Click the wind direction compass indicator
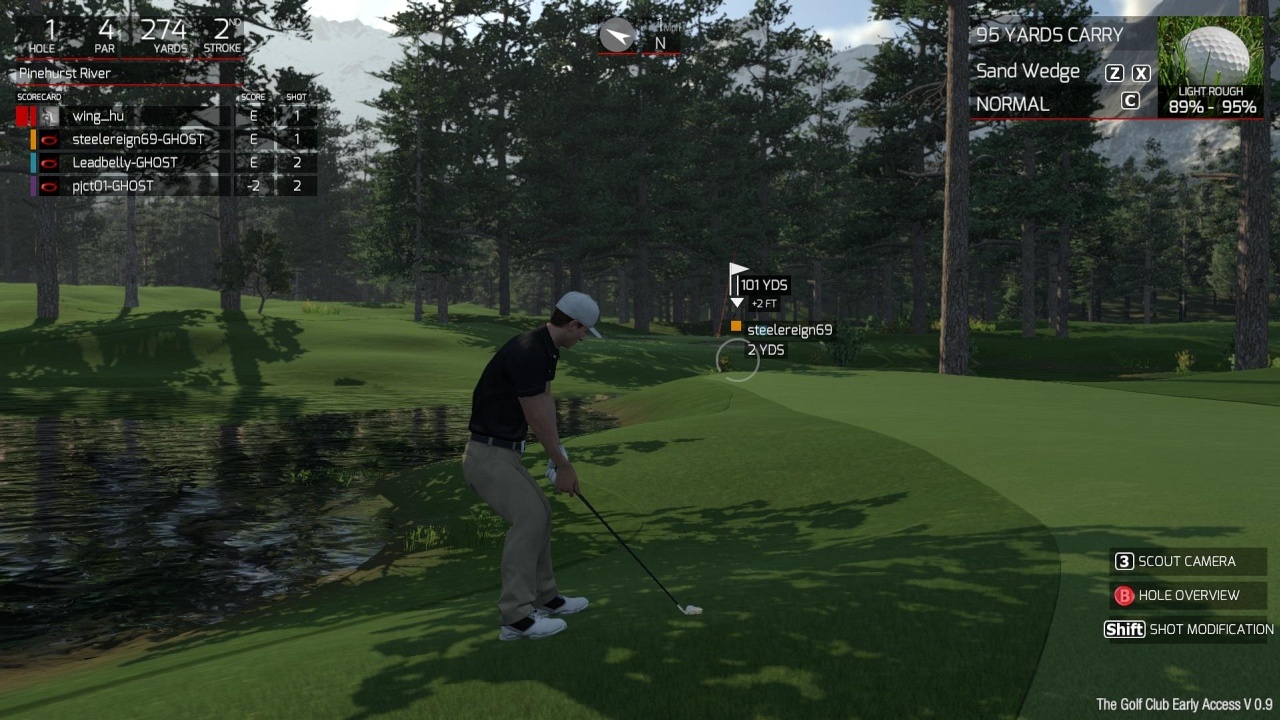 617,37
